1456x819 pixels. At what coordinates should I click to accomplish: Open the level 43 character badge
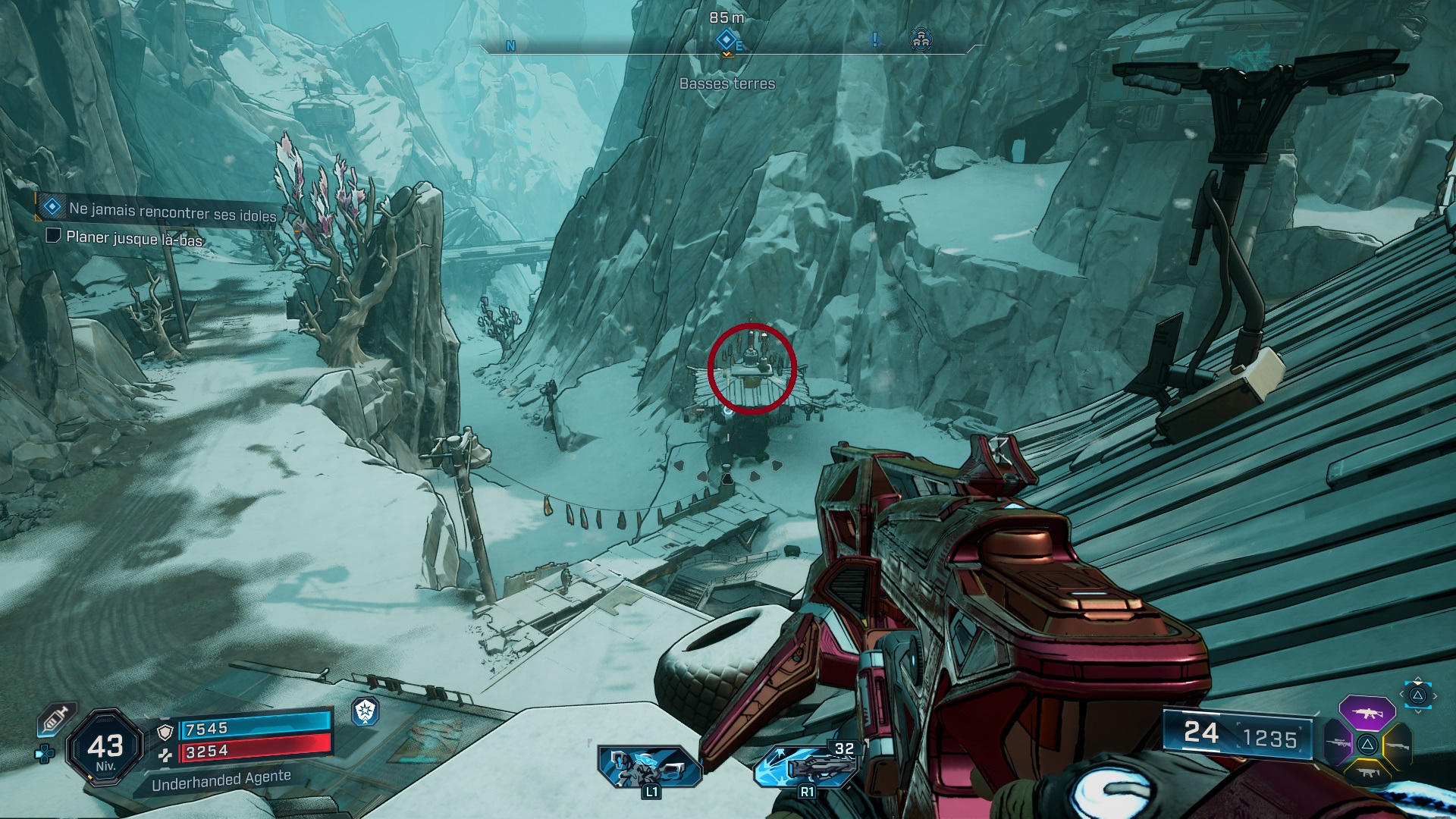click(105, 748)
